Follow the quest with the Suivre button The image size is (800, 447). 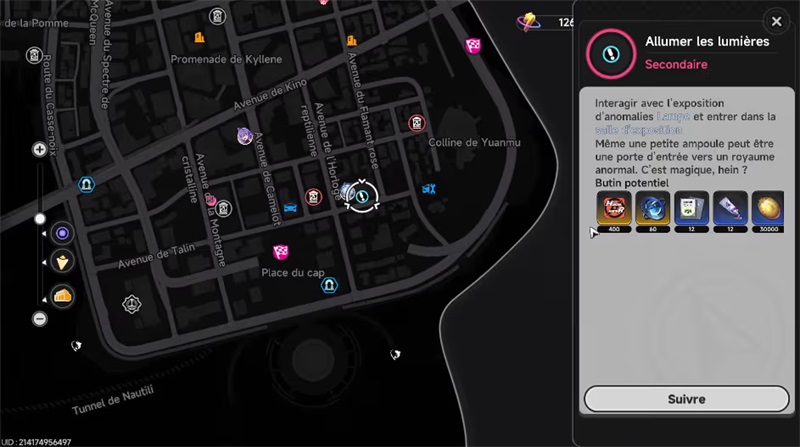tap(685, 398)
